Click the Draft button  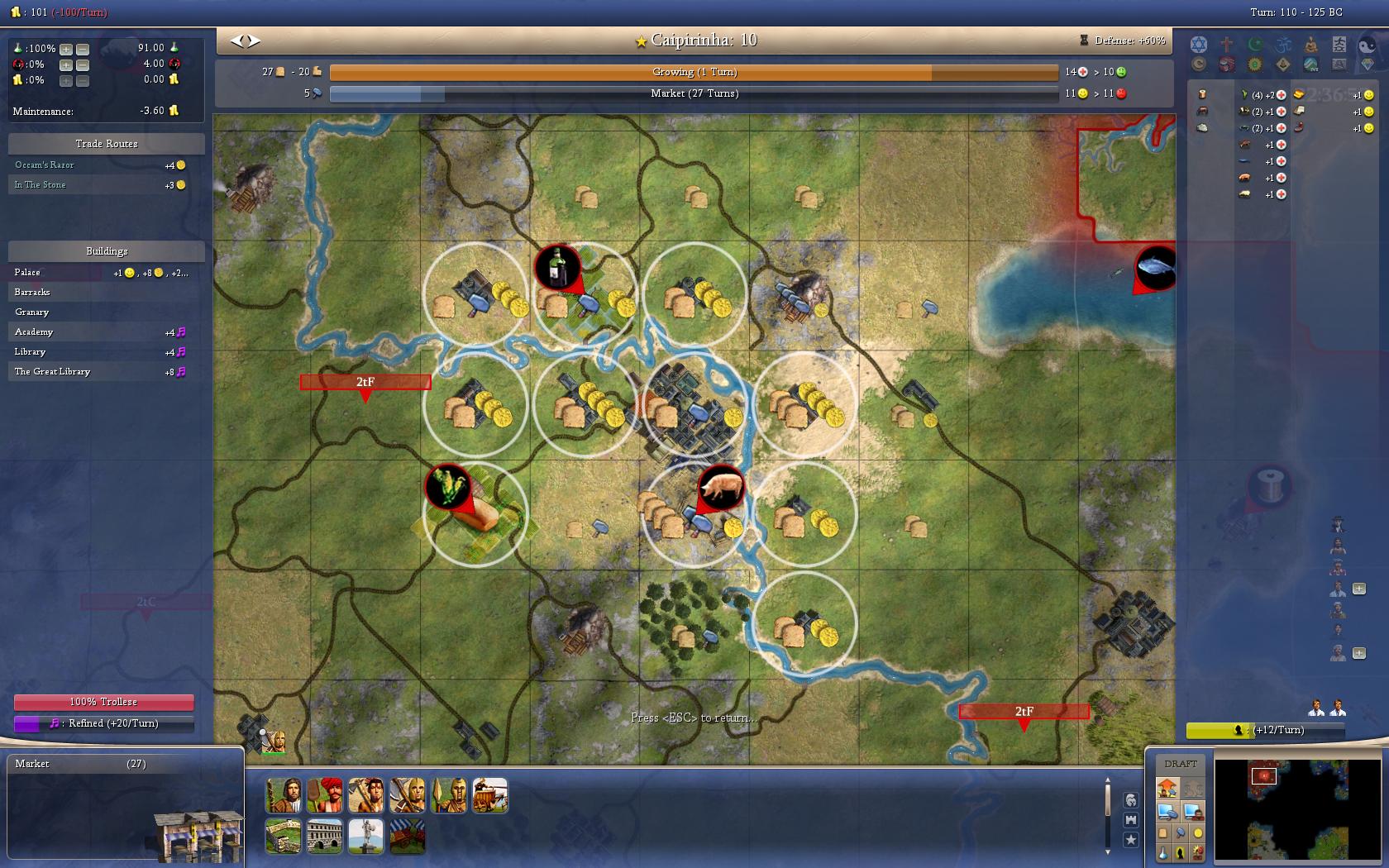[1180, 764]
